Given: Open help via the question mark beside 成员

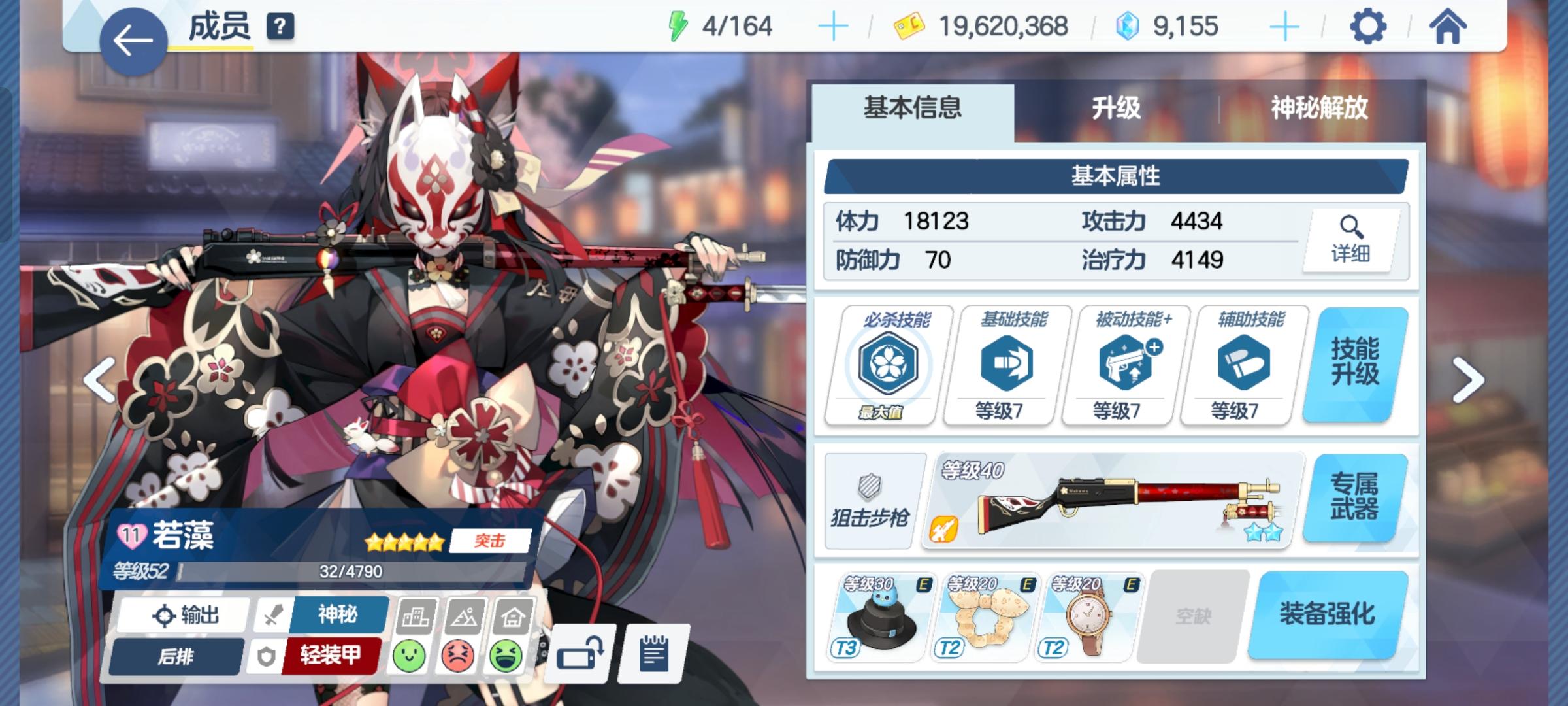Looking at the screenshot, I should [x=279, y=27].
